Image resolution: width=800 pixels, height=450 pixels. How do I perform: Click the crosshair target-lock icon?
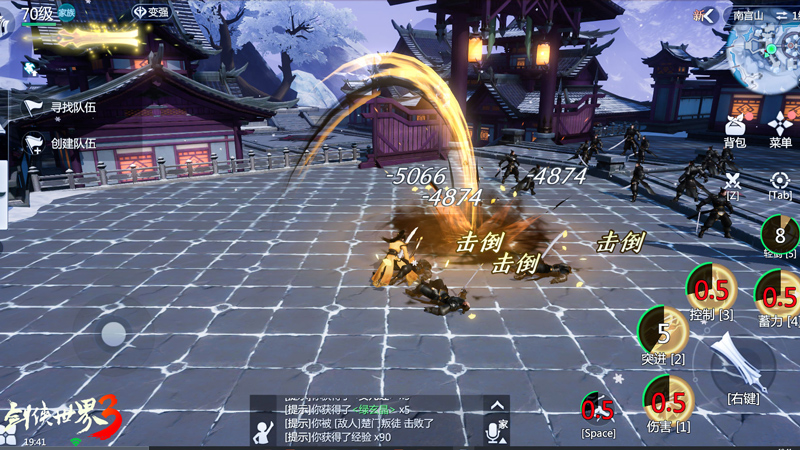780,180
